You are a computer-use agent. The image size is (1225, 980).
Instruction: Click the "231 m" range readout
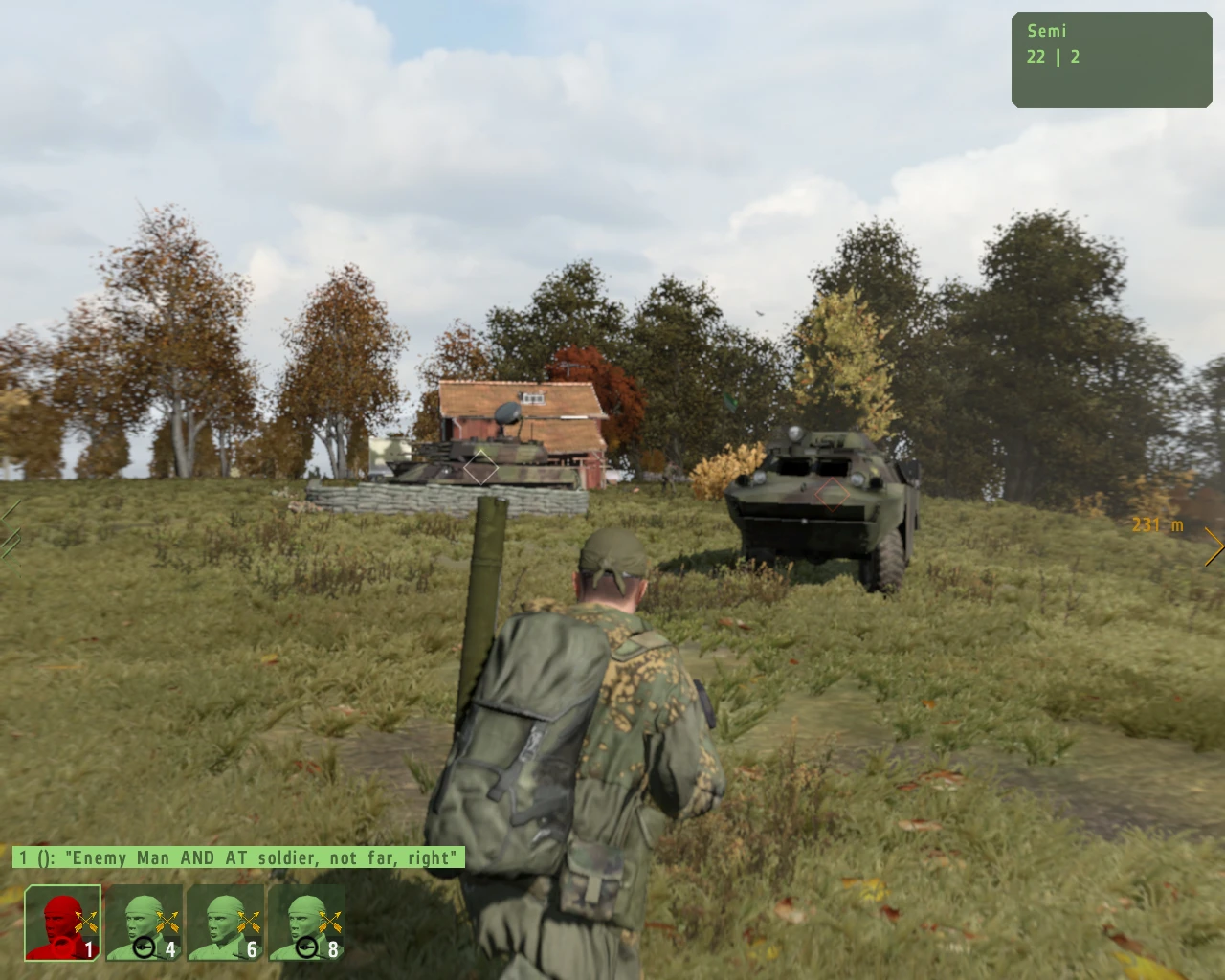pyautogui.click(x=1157, y=524)
